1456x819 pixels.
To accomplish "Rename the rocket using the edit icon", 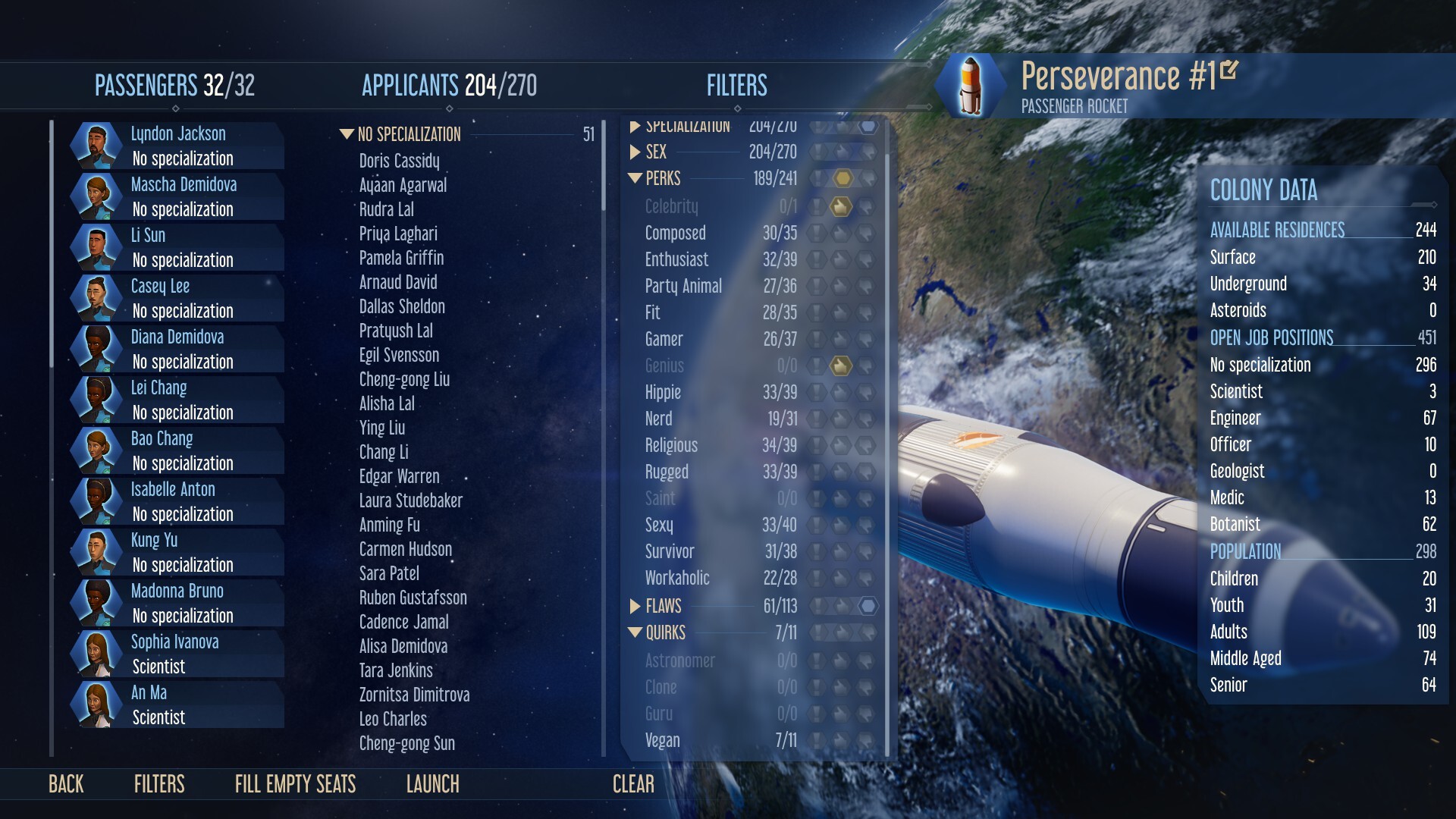I will pyautogui.click(x=1229, y=71).
